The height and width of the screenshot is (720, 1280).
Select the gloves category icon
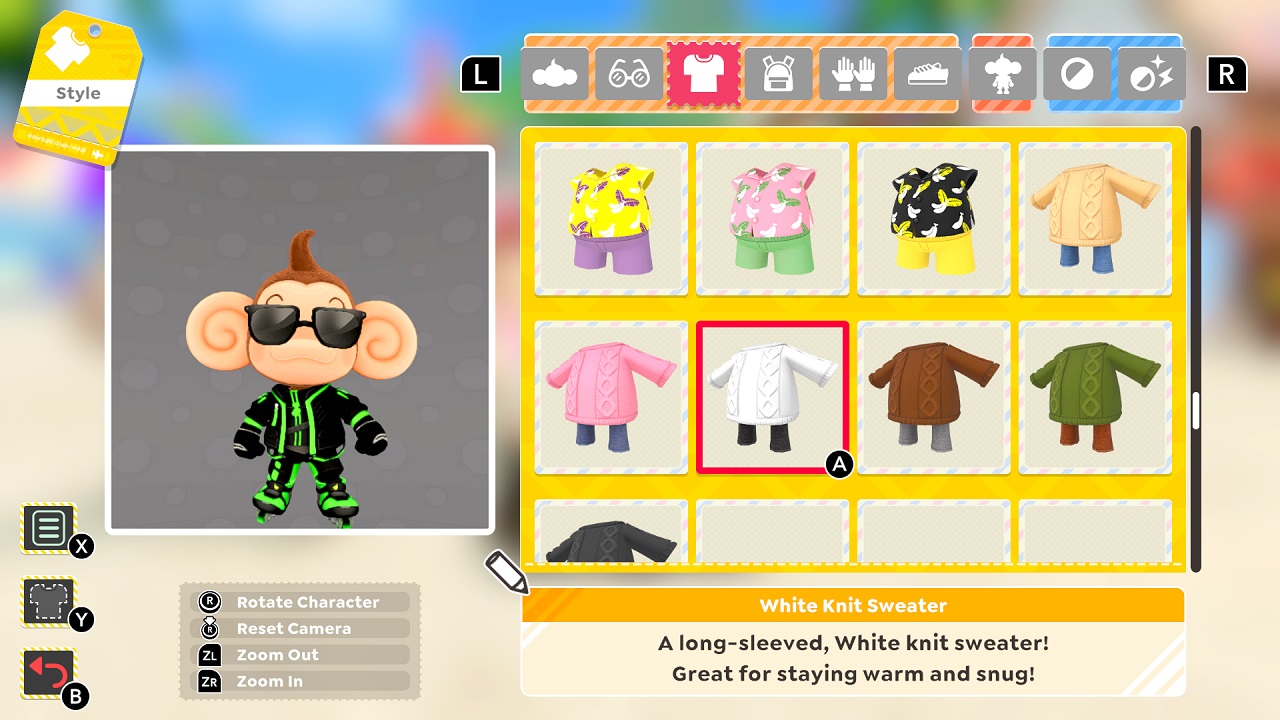pyautogui.click(x=853, y=74)
